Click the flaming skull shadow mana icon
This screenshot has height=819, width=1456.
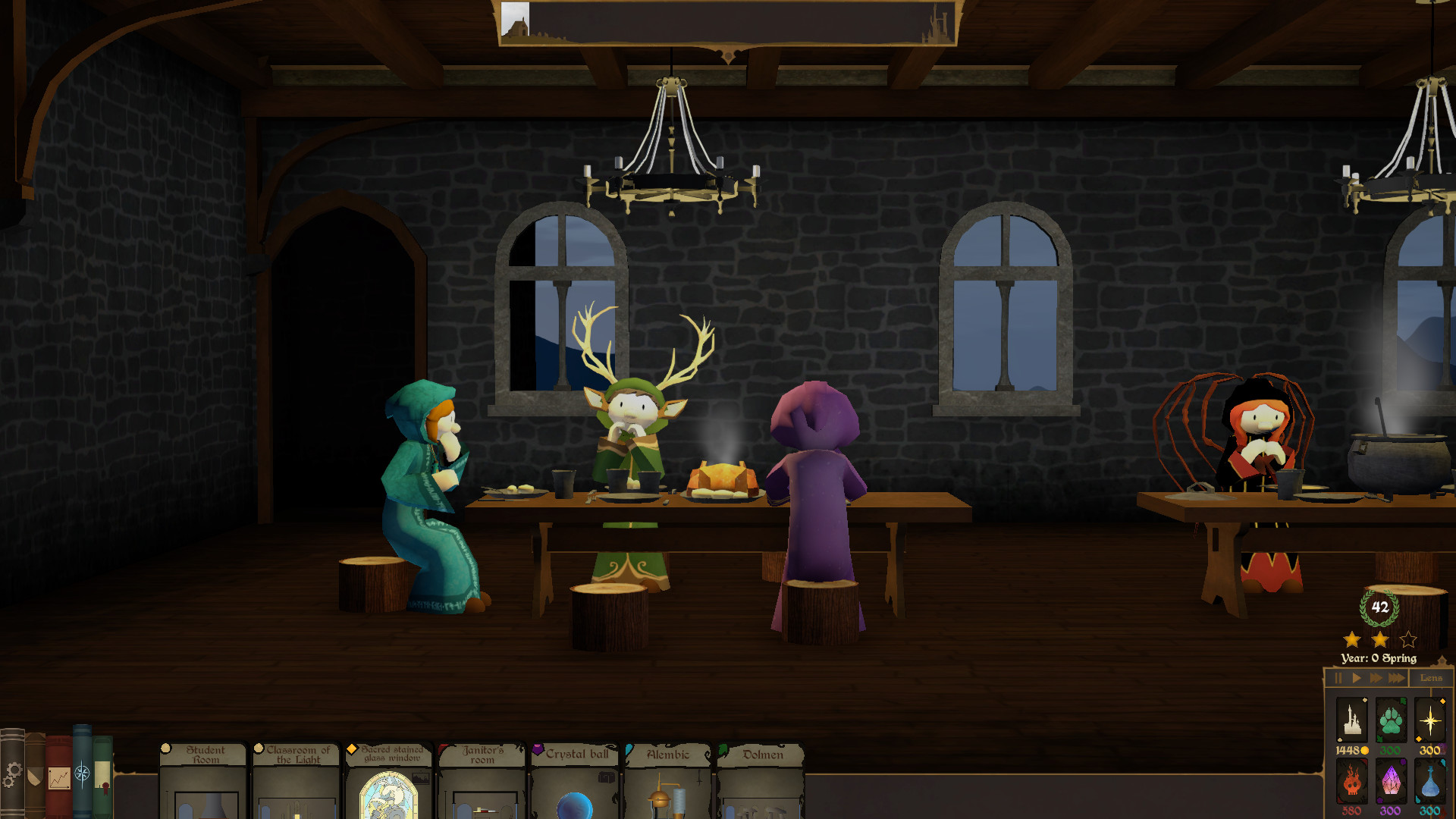click(1352, 781)
